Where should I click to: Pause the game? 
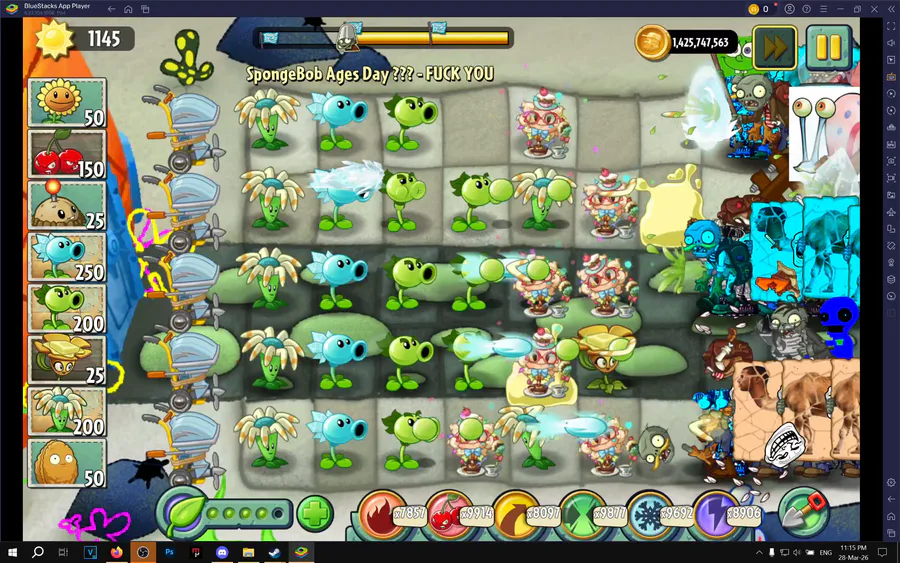pos(828,45)
